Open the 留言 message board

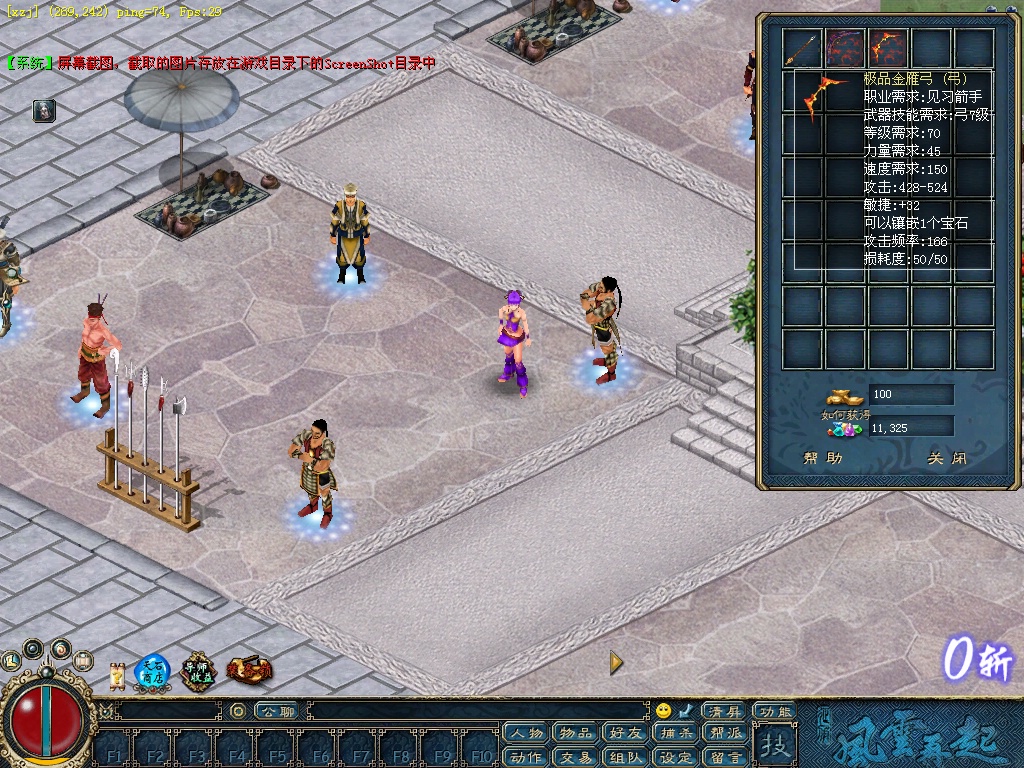(x=726, y=757)
